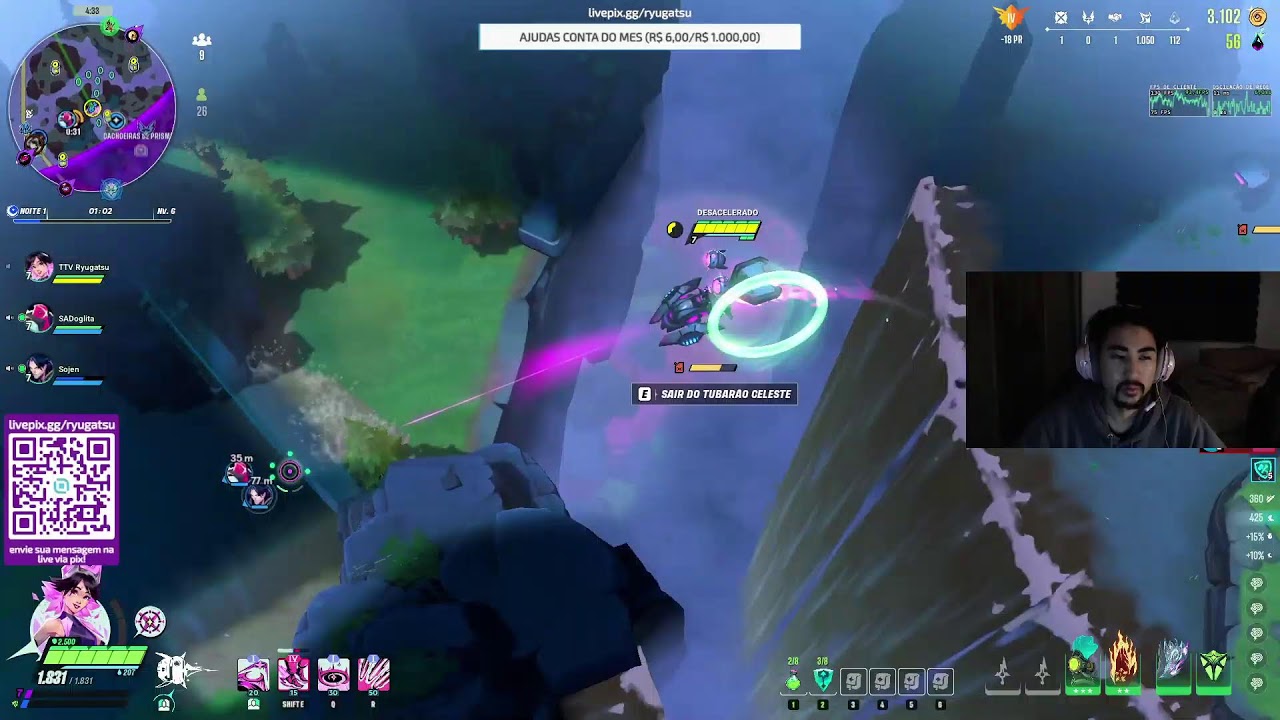Viewport: 1280px width, 720px height.
Task: Select the three-star gas mask item
Action: pyautogui.click(x=1083, y=664)
